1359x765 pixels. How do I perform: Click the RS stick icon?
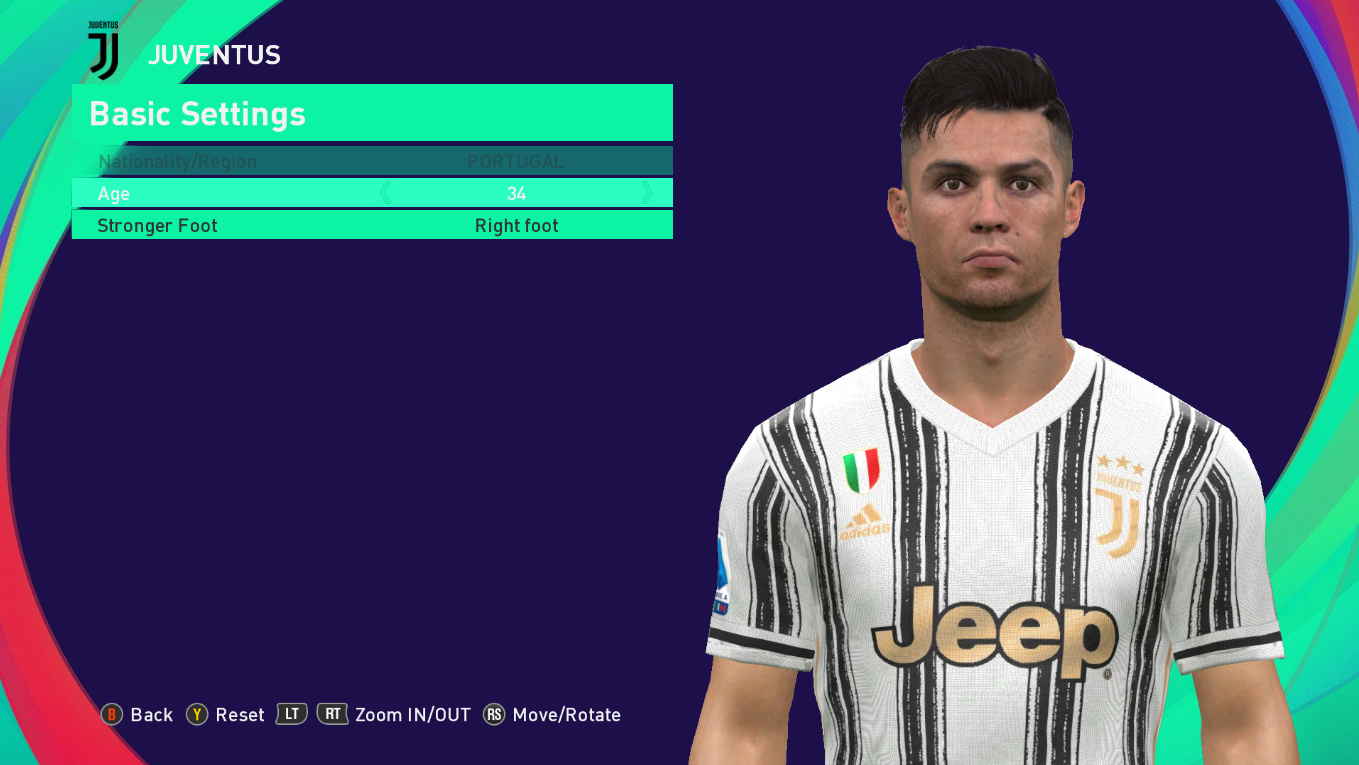click(x=494, y=715)
